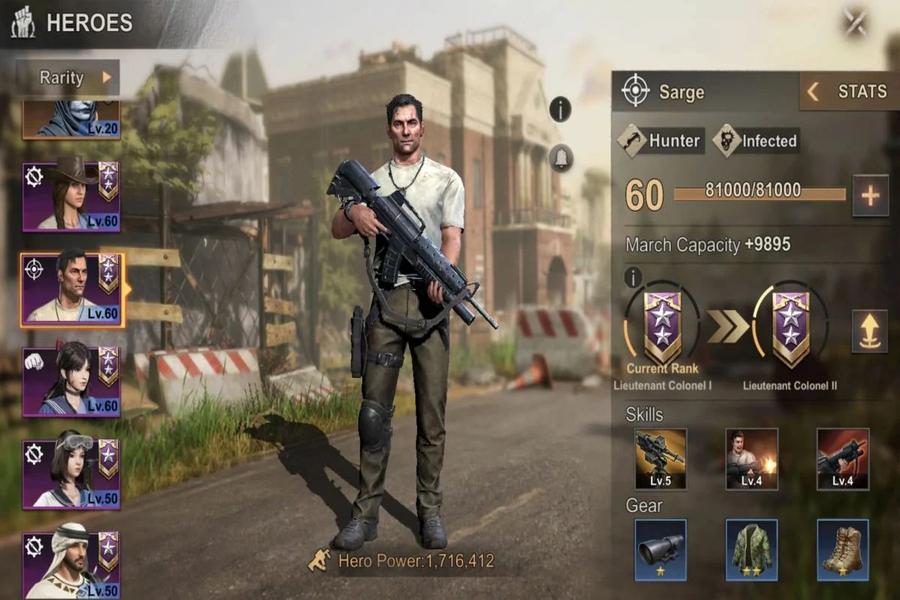Choose the sailor-uniform girl hero portrait
Screen dimensions: 900x600
point(70,380)
